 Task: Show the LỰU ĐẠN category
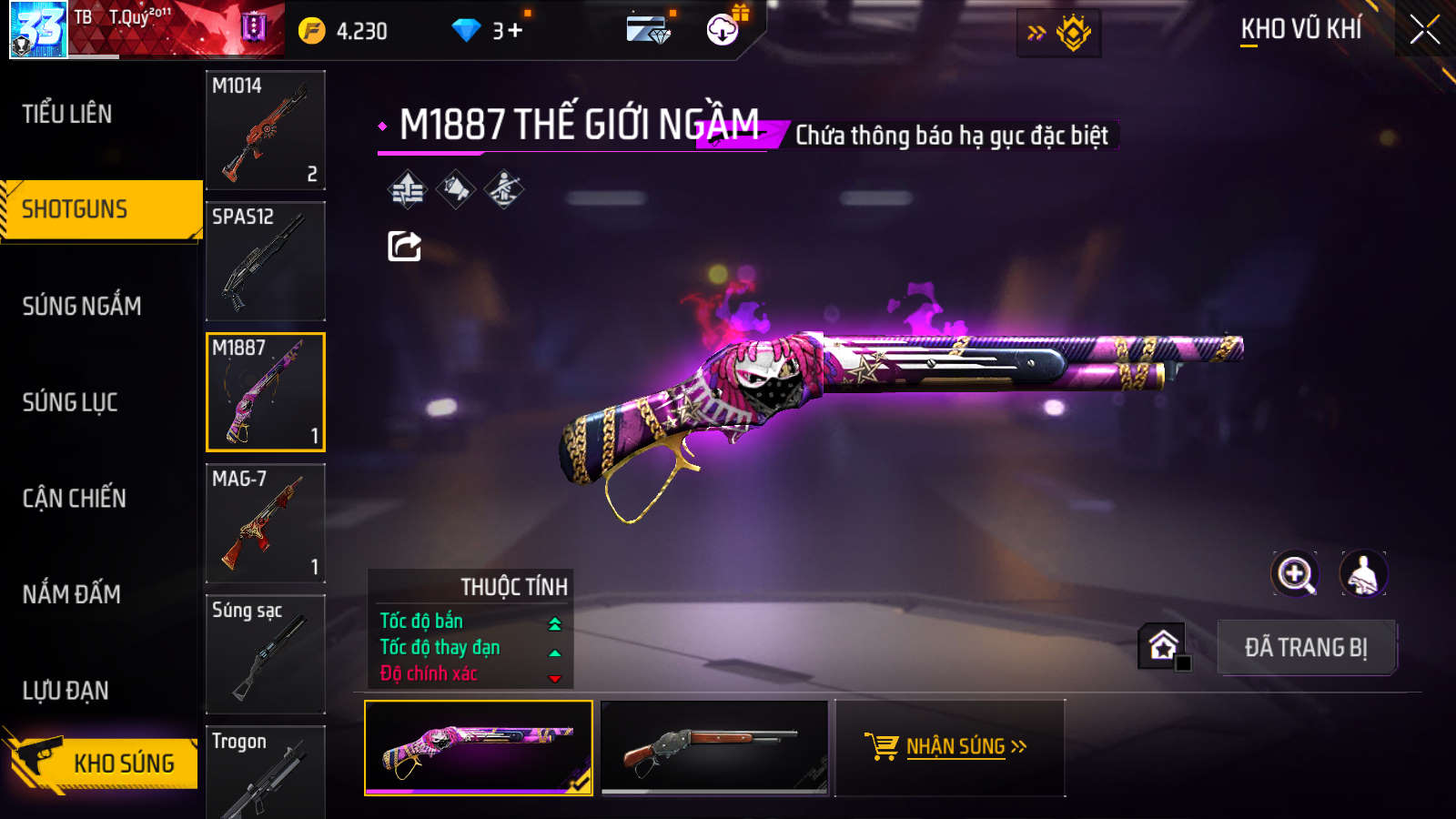[x=66, y=691]
